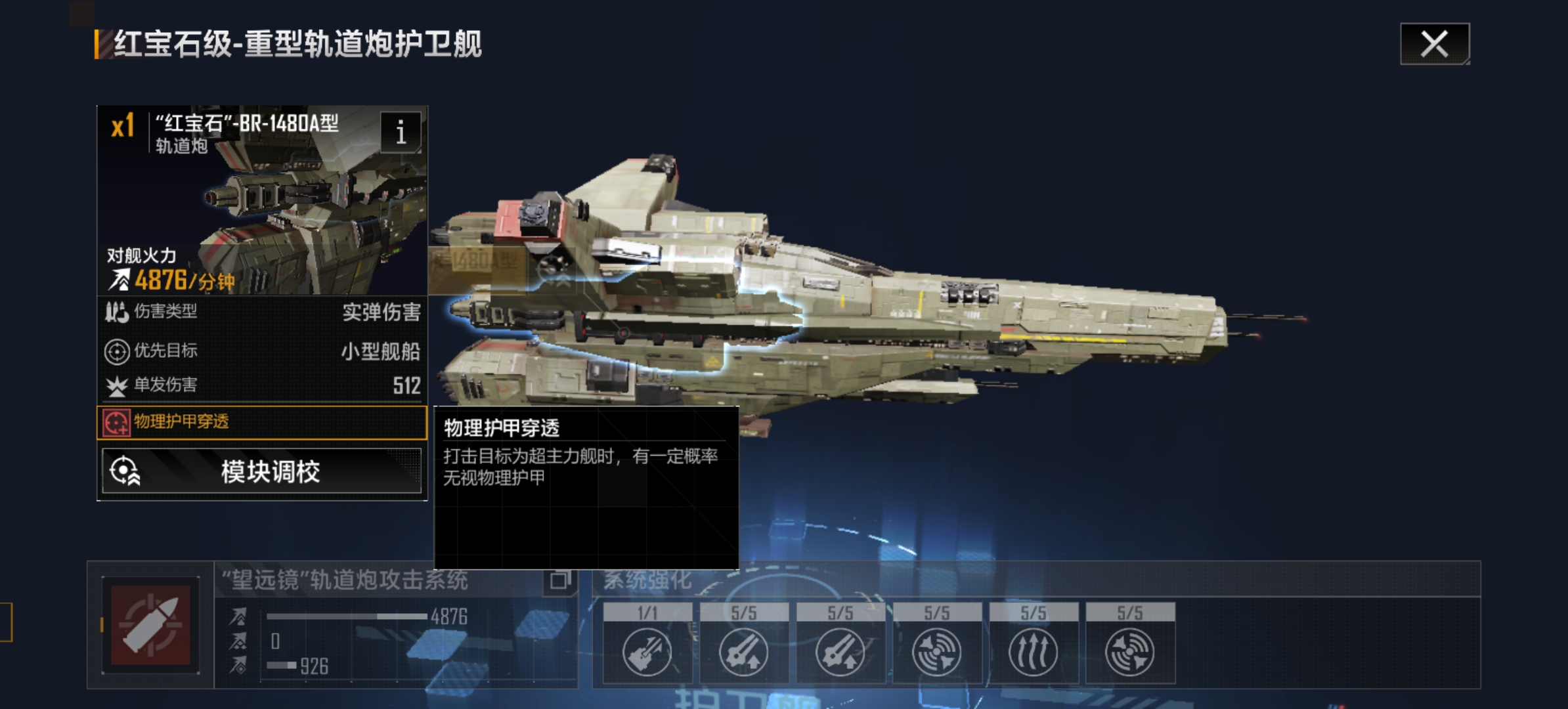Open the railgun info button

coord(401,132)
